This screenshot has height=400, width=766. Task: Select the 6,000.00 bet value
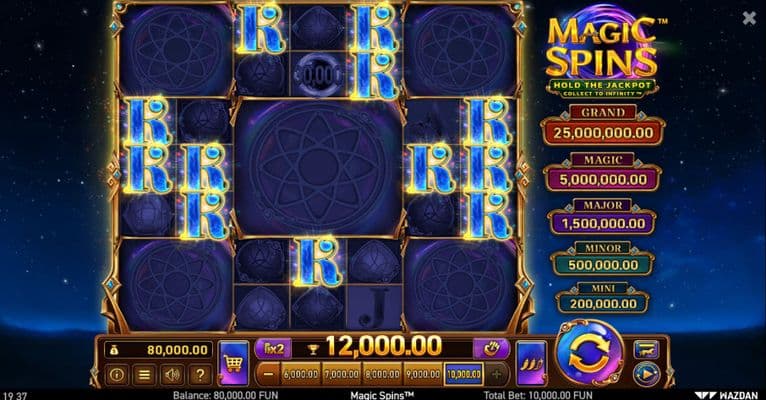tap(300, 374)
